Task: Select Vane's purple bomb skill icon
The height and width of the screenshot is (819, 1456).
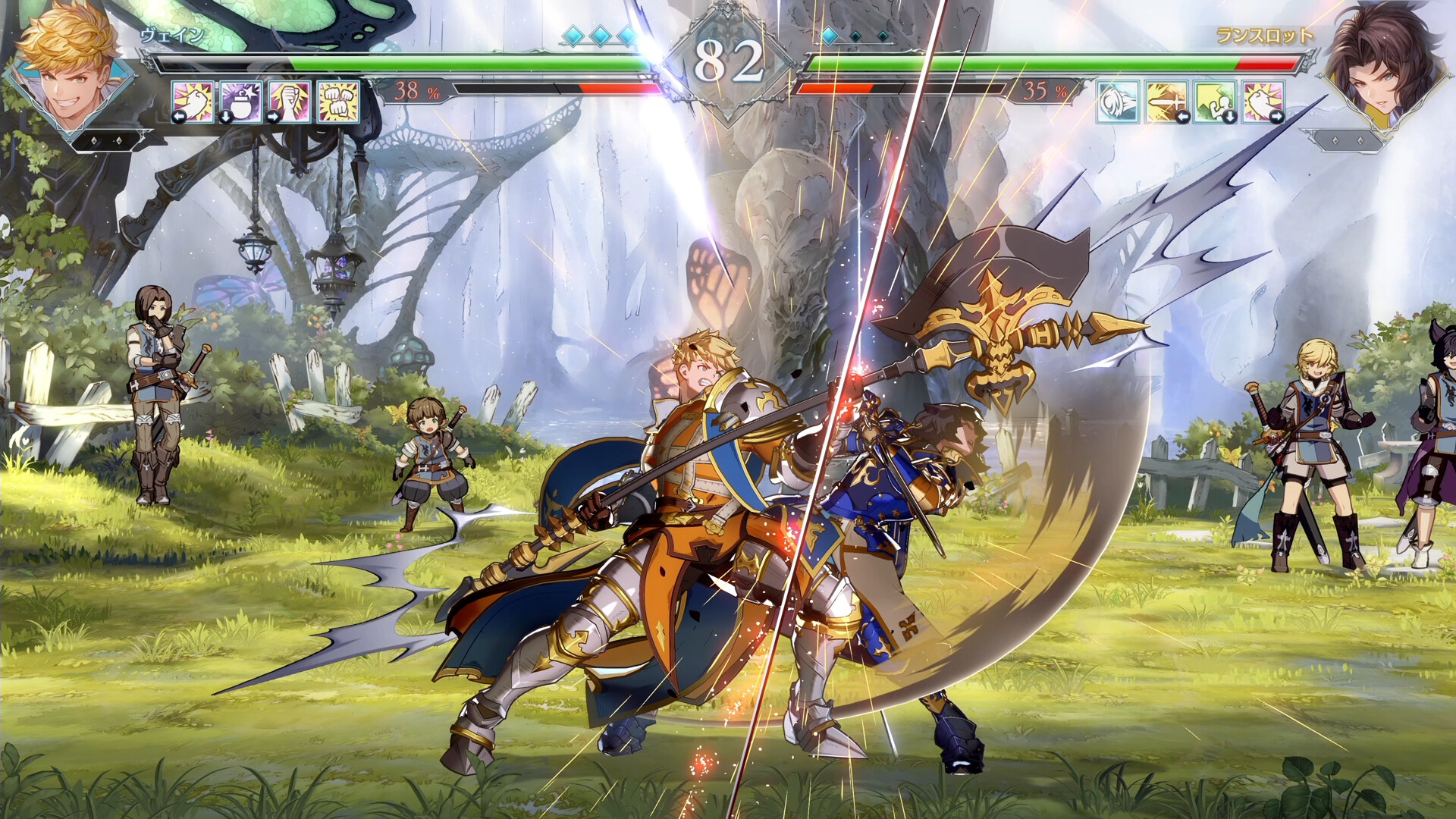Action: coord(240,101)
